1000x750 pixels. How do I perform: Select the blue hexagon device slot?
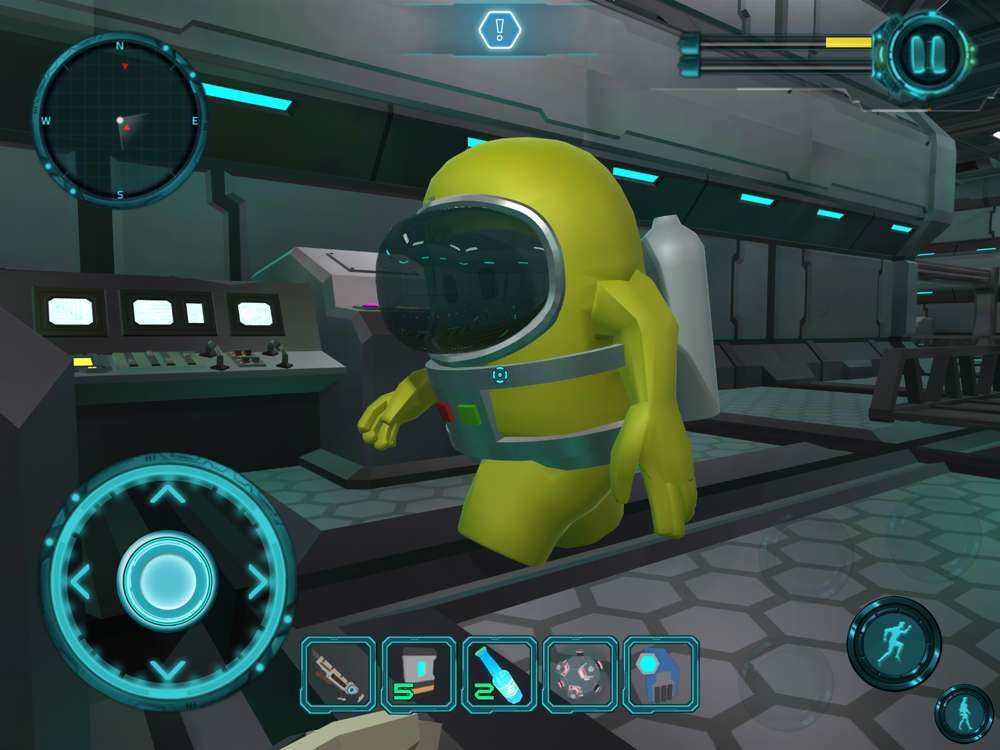click(x=660, y=674)
